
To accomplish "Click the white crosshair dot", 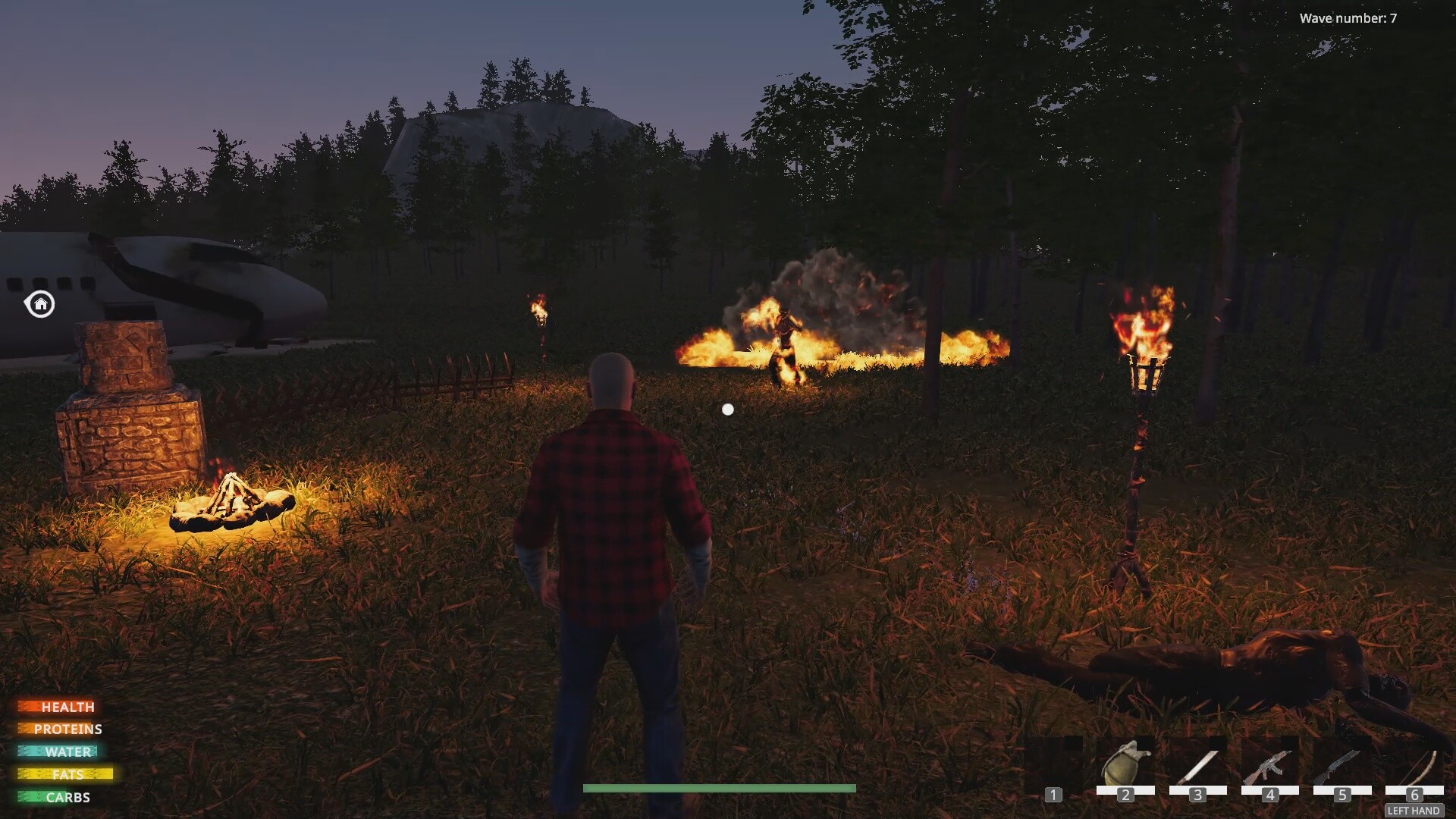I will (728, 409).
